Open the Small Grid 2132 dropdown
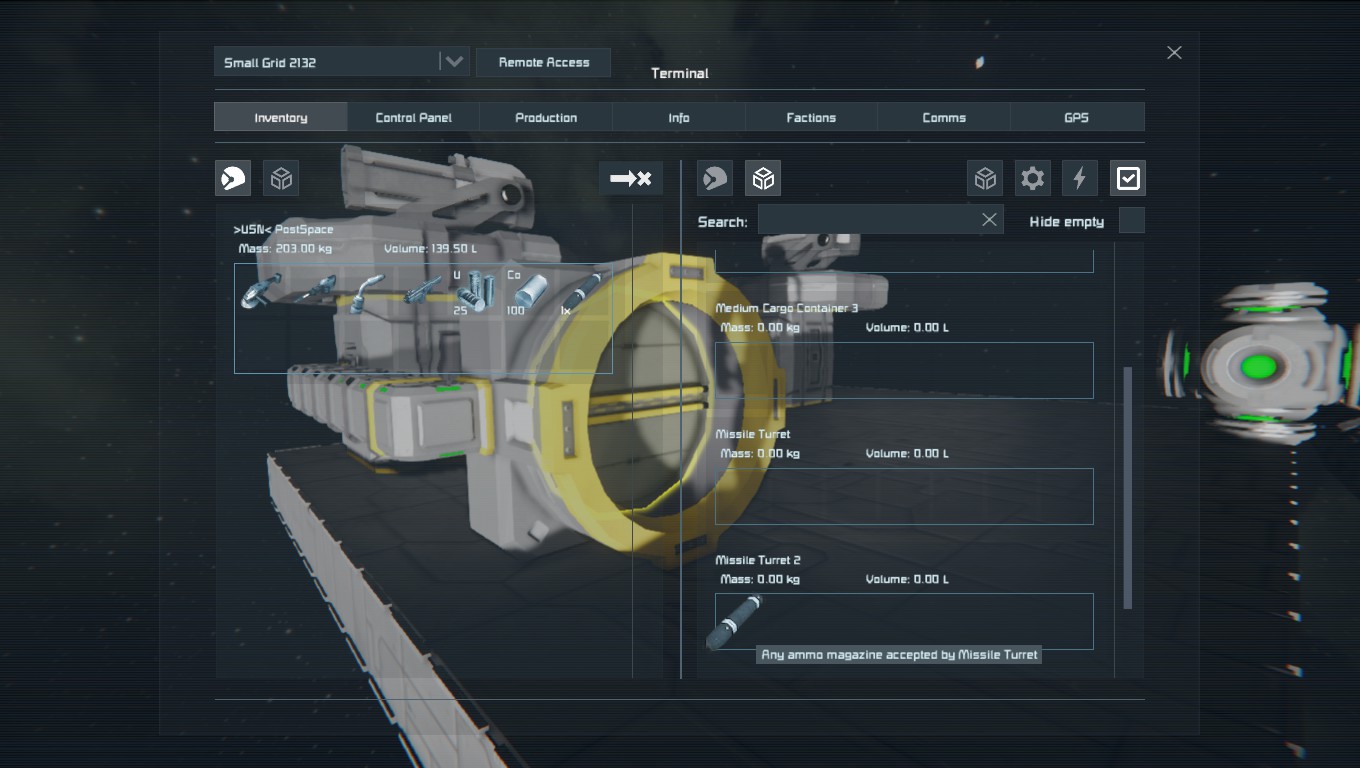 pyautogui.click(x=454, y=62)
